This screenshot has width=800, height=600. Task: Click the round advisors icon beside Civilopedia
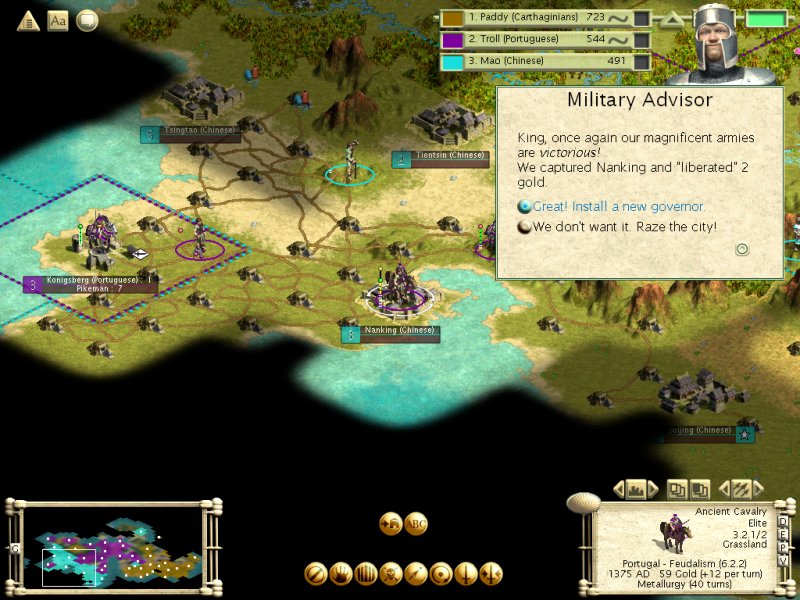pos(88,20)
